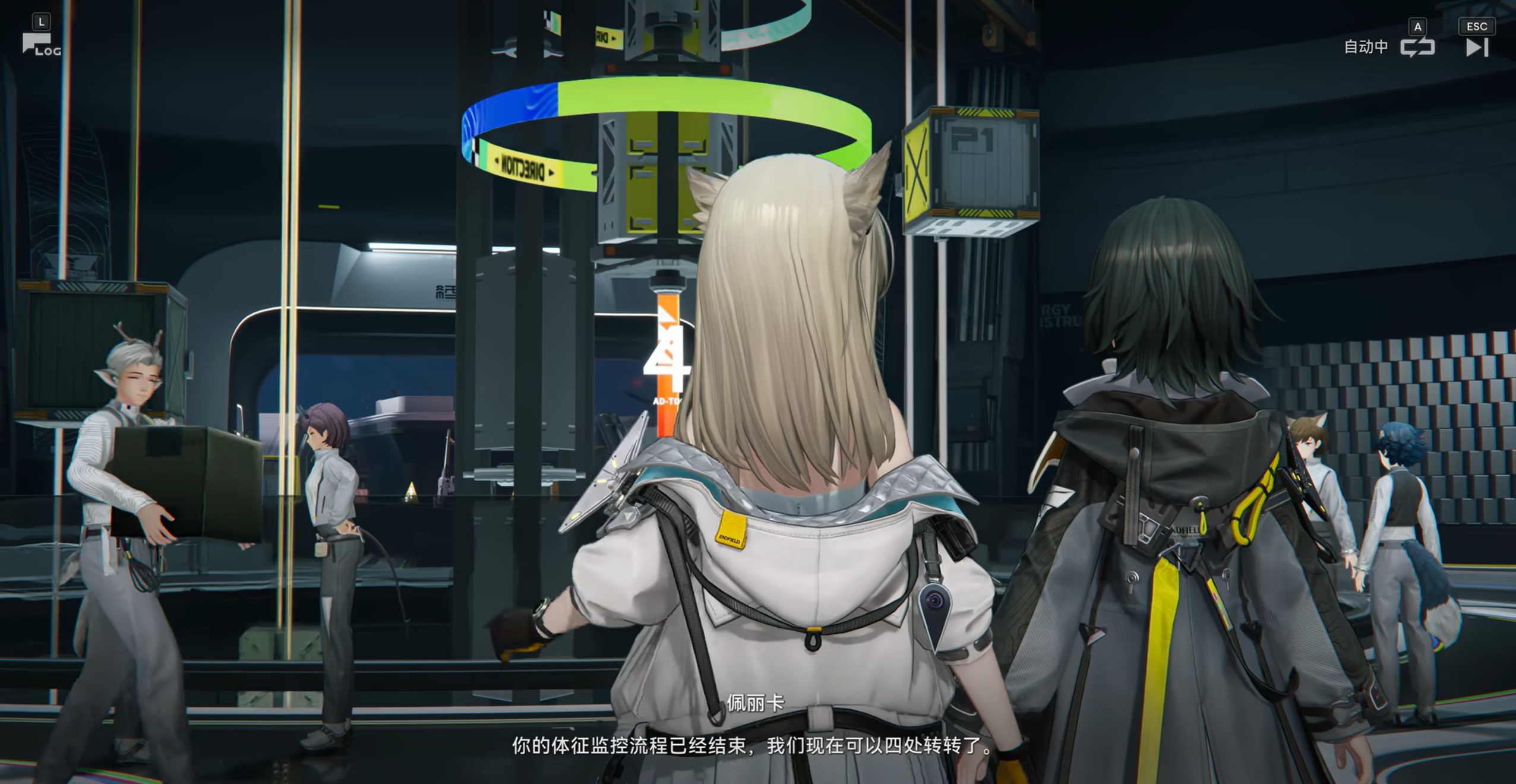Open the dialogue LOG
Screen dimensions: 1516x784
coord(40,45)
